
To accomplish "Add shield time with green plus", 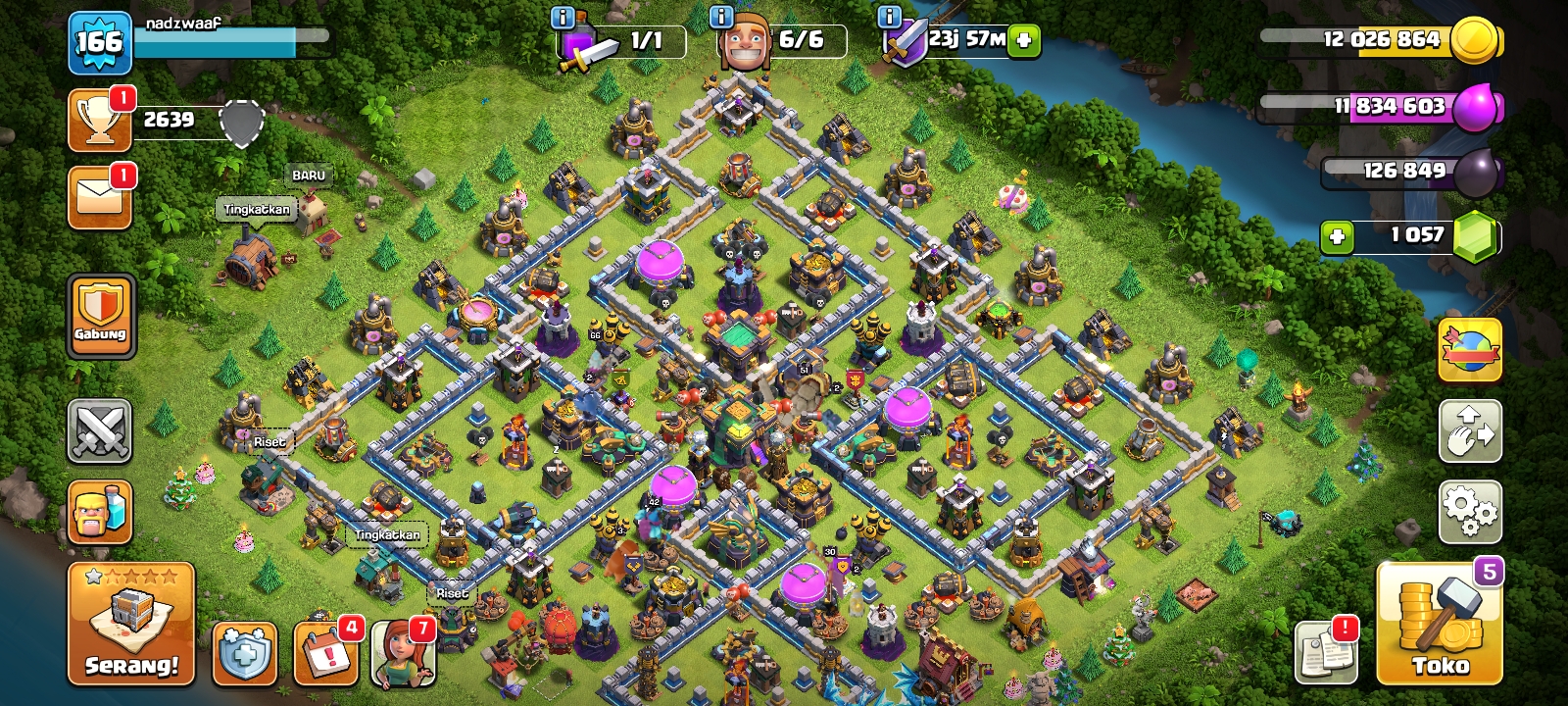I will click(x=1024, y=41).
